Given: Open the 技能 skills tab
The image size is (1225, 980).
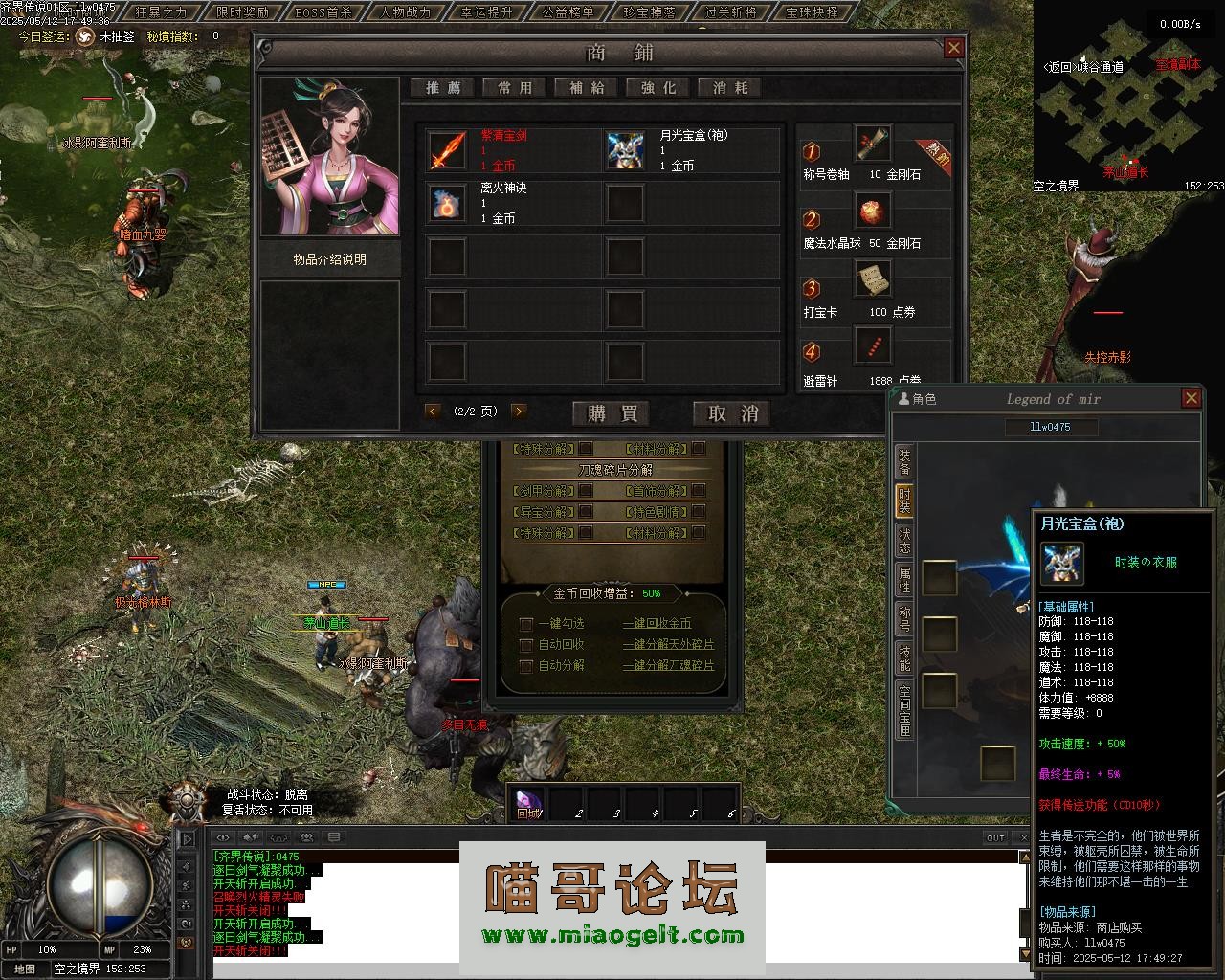Looking at the screenshot, I should click(904, 657).
